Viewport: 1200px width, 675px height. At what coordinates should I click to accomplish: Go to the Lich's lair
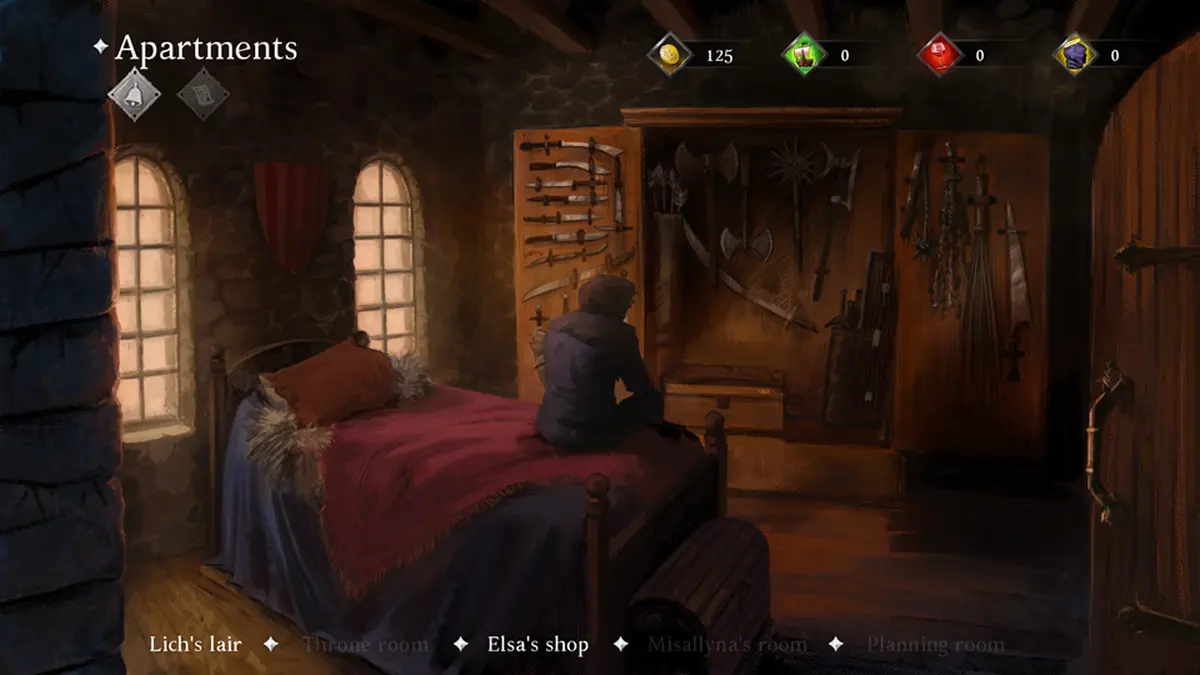195,644
